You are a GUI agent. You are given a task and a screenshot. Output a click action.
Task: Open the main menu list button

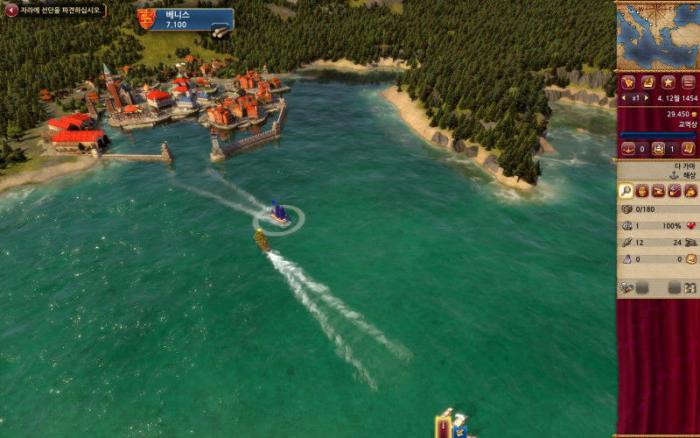point(687,82)
